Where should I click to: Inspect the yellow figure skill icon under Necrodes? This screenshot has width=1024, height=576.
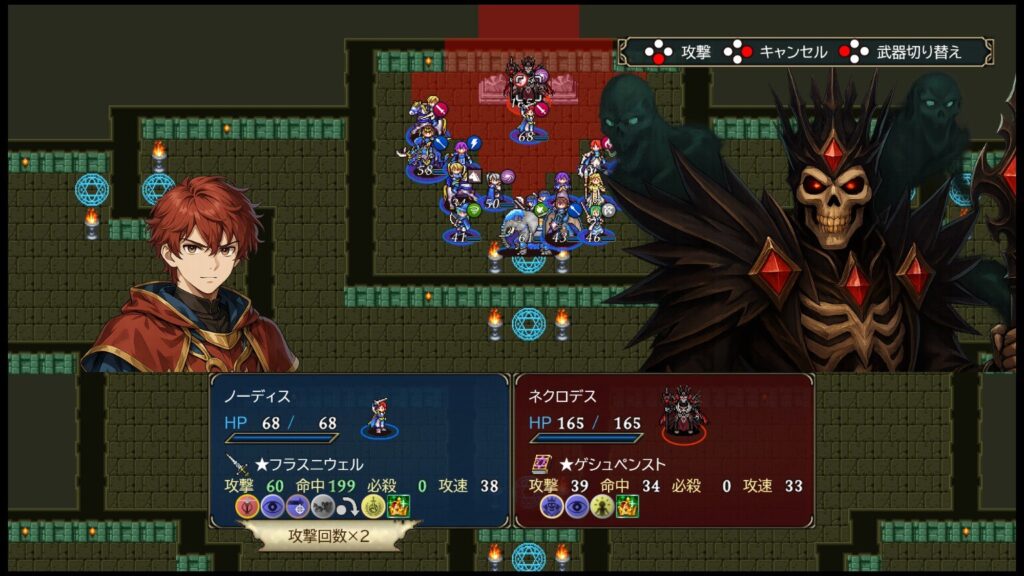pos(601,506)
